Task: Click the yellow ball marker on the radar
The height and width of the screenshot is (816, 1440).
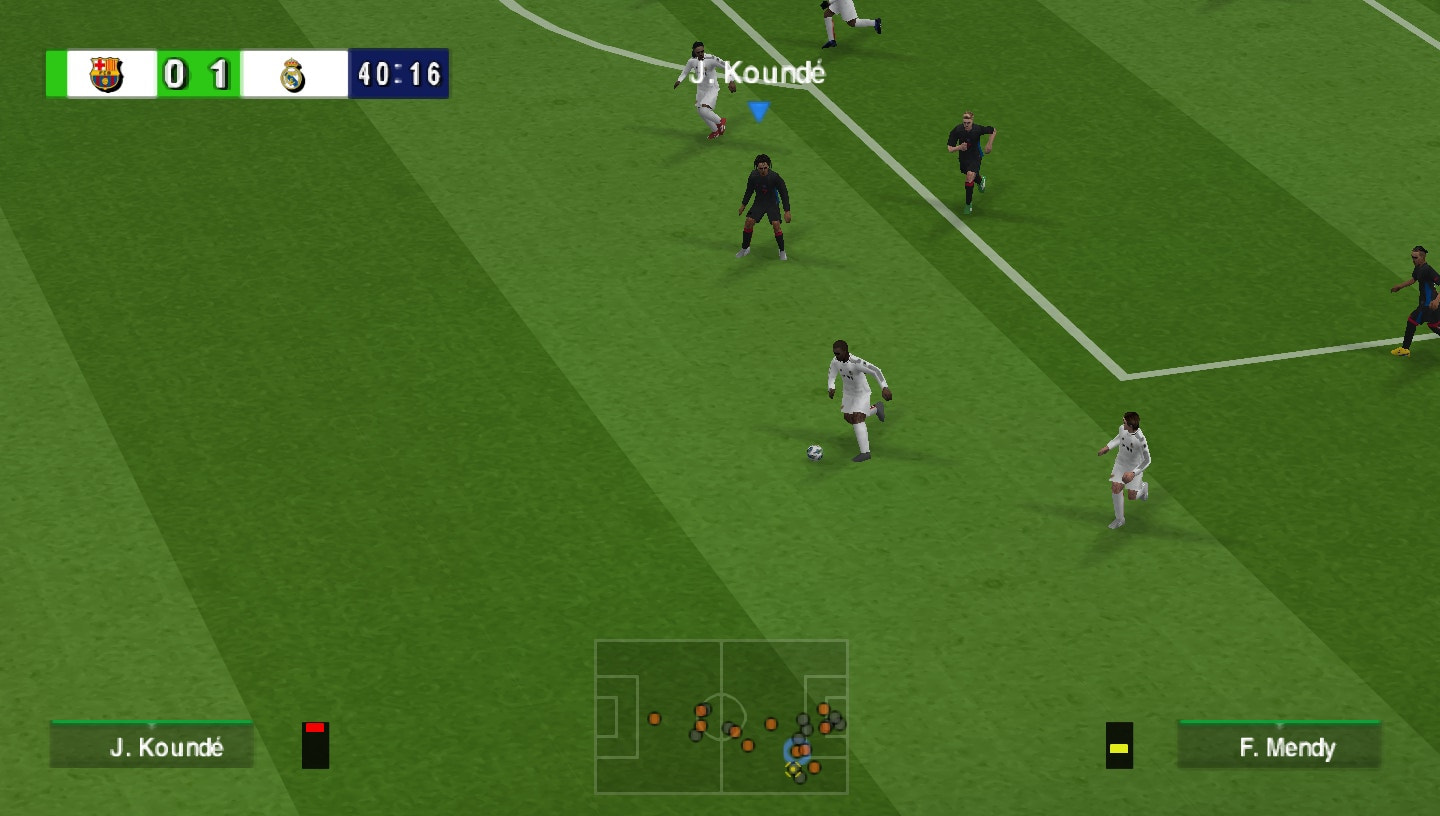Action: 792,769
